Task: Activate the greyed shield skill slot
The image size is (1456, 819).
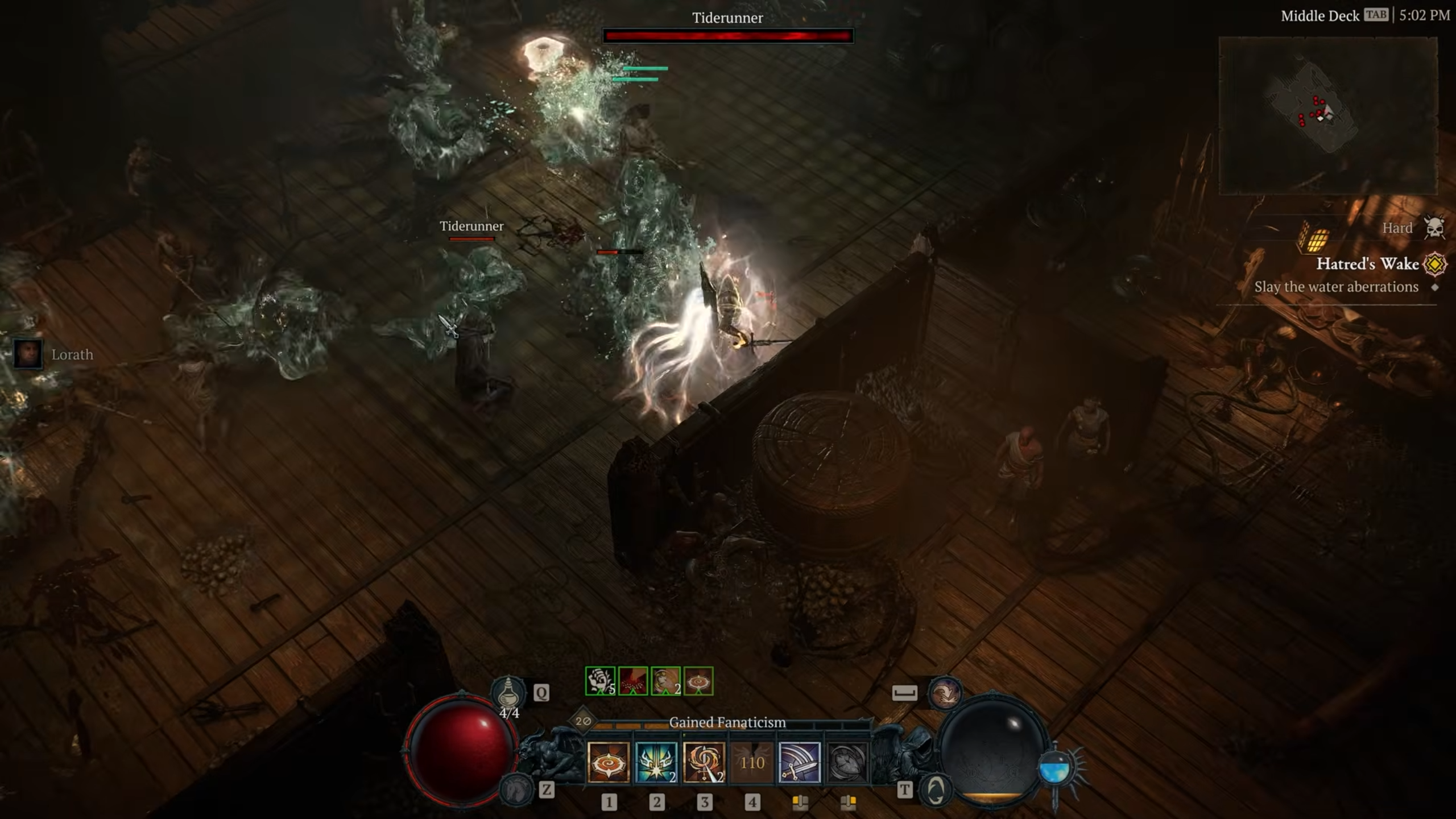Action: (847, 762)
